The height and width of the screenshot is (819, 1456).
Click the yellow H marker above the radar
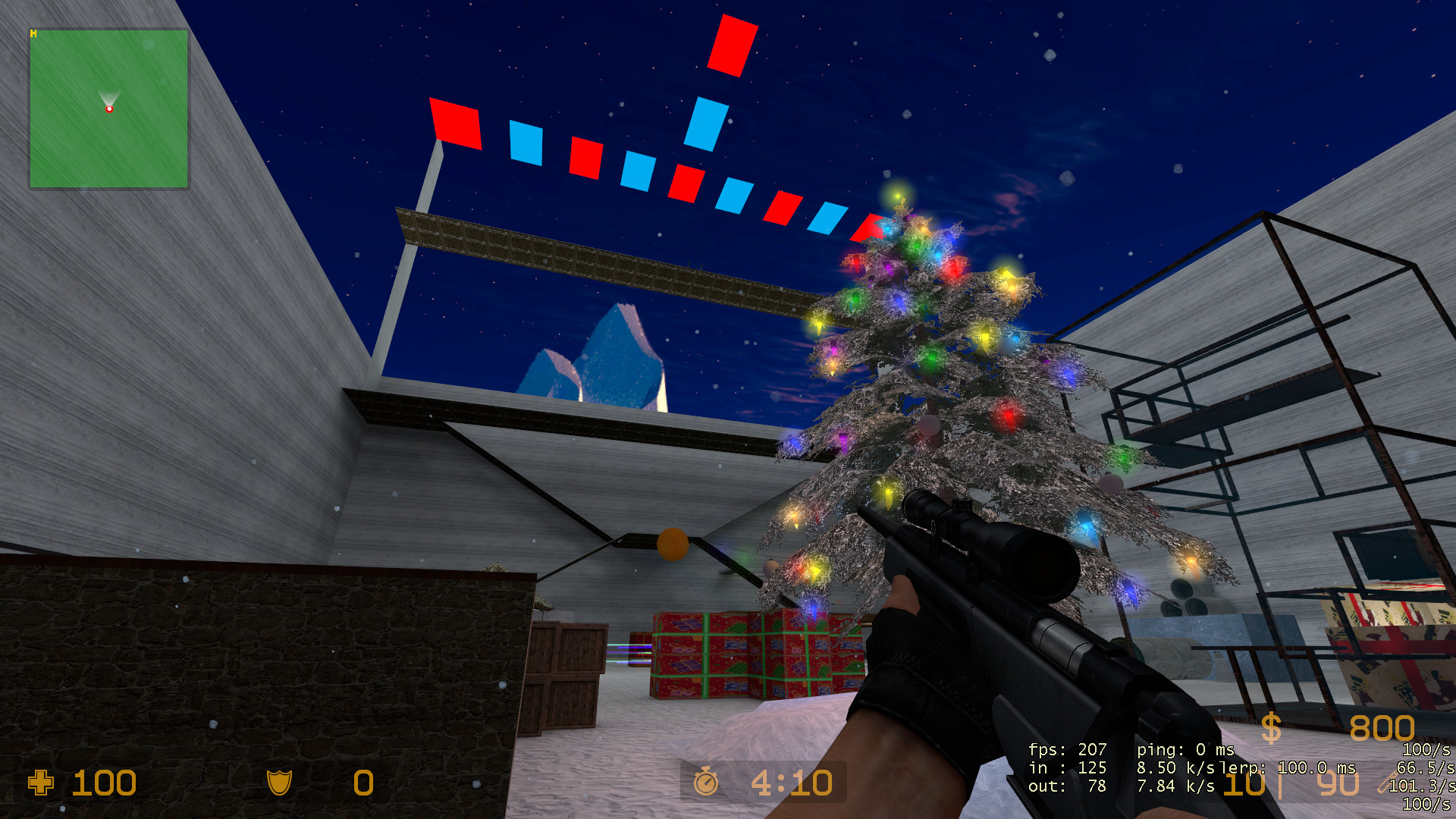pos(33,32)
